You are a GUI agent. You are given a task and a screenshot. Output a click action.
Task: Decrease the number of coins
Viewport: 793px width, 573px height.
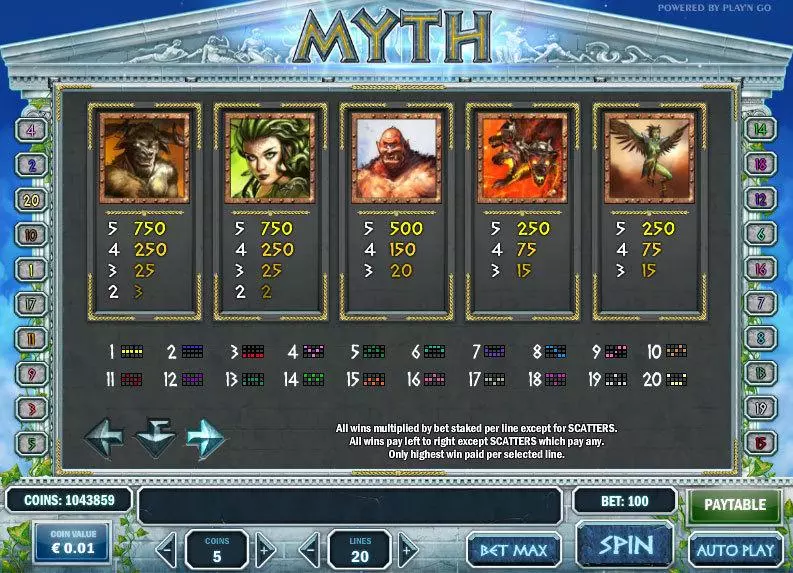pyautogui.click(x=168, y=549)
